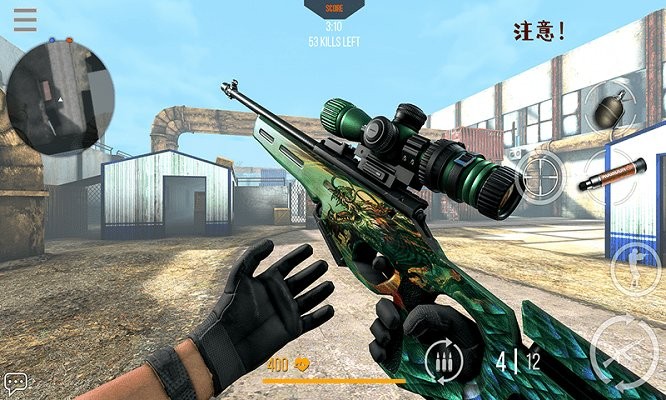This screenshot has height=400, width=666.
Task: Open the chat speech bubble
Action: (16, 383)
